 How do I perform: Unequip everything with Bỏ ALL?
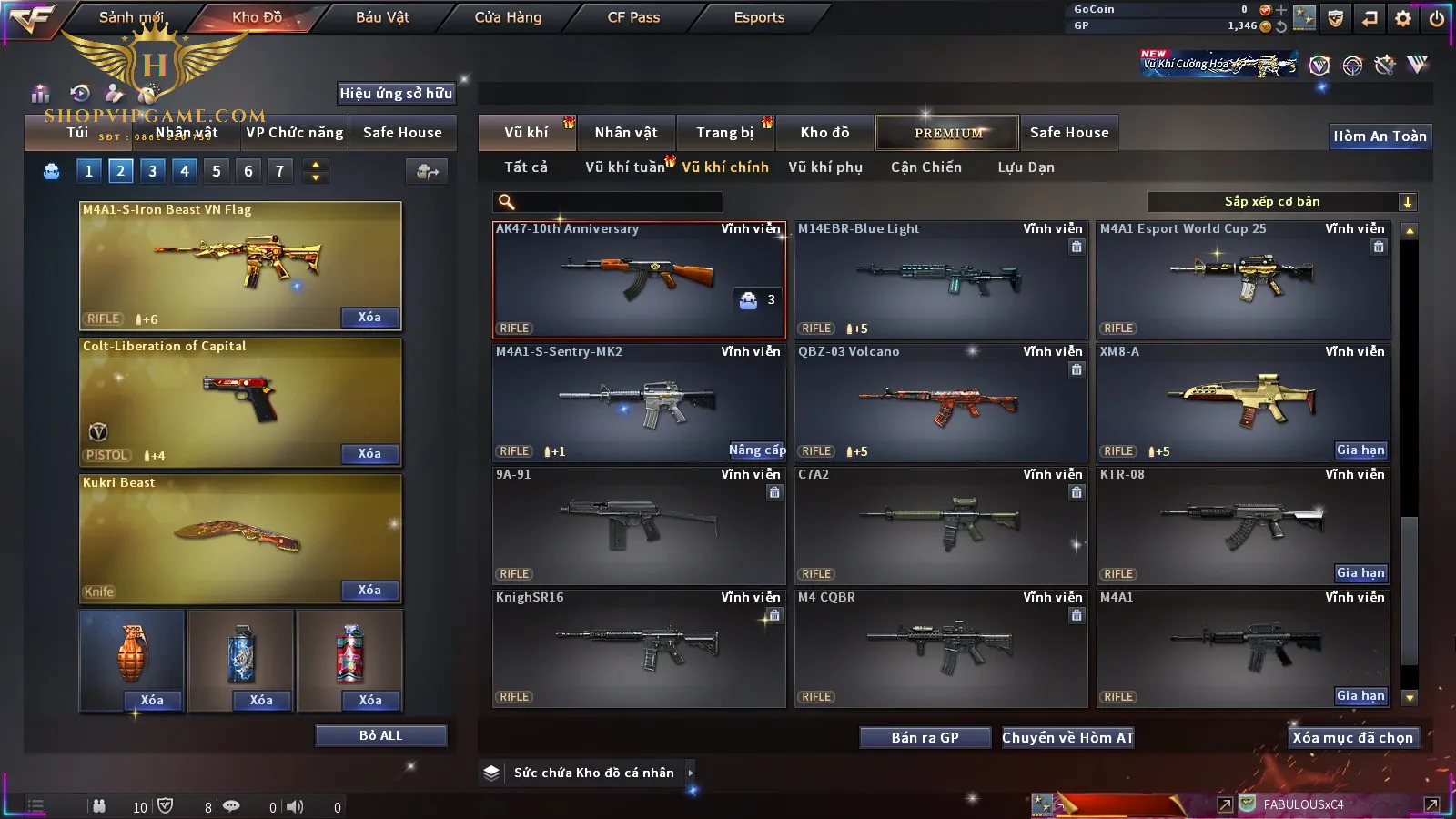[x=380, y=735]
